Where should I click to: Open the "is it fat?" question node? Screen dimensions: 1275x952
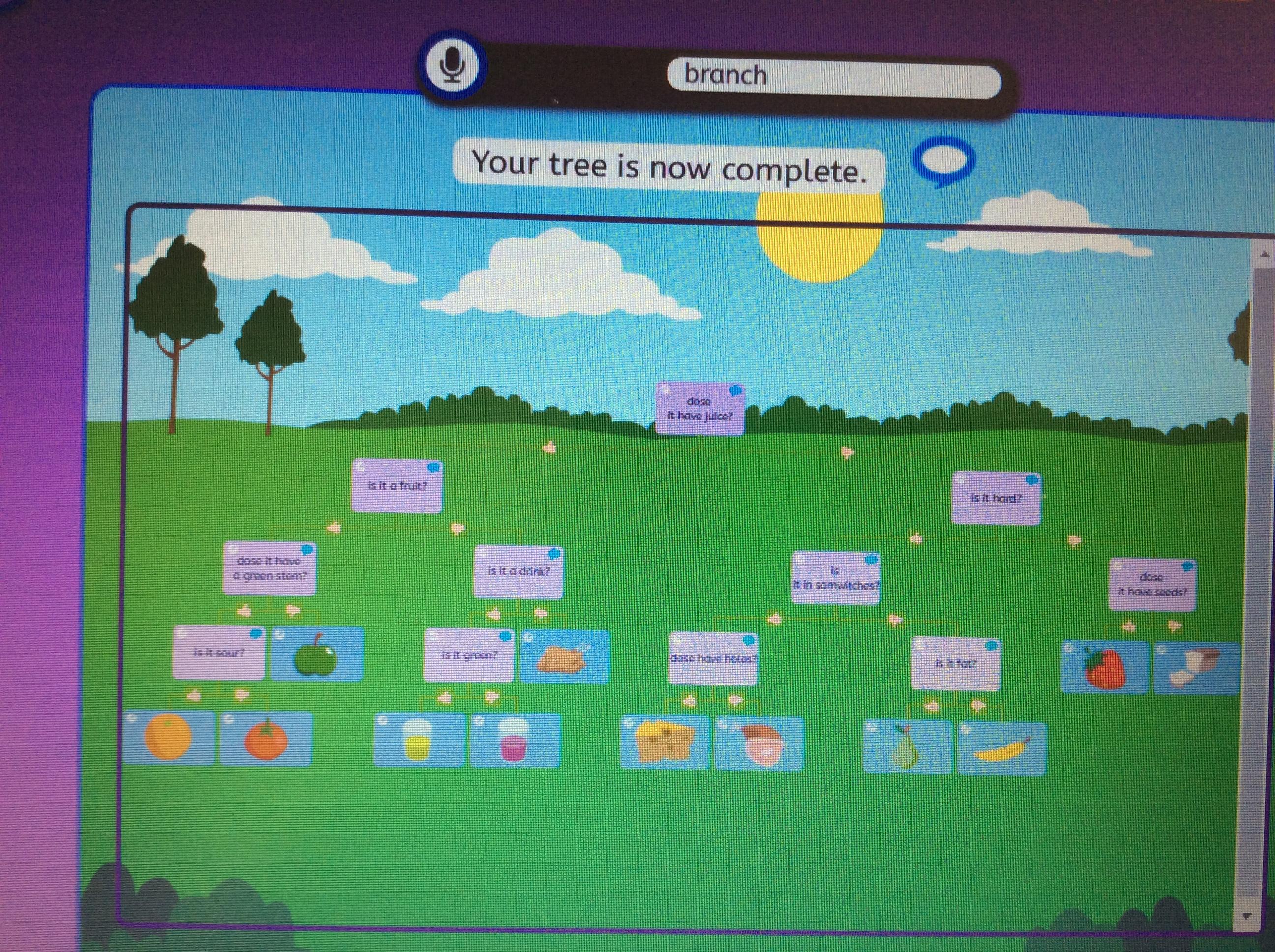(x=956, y=664)
